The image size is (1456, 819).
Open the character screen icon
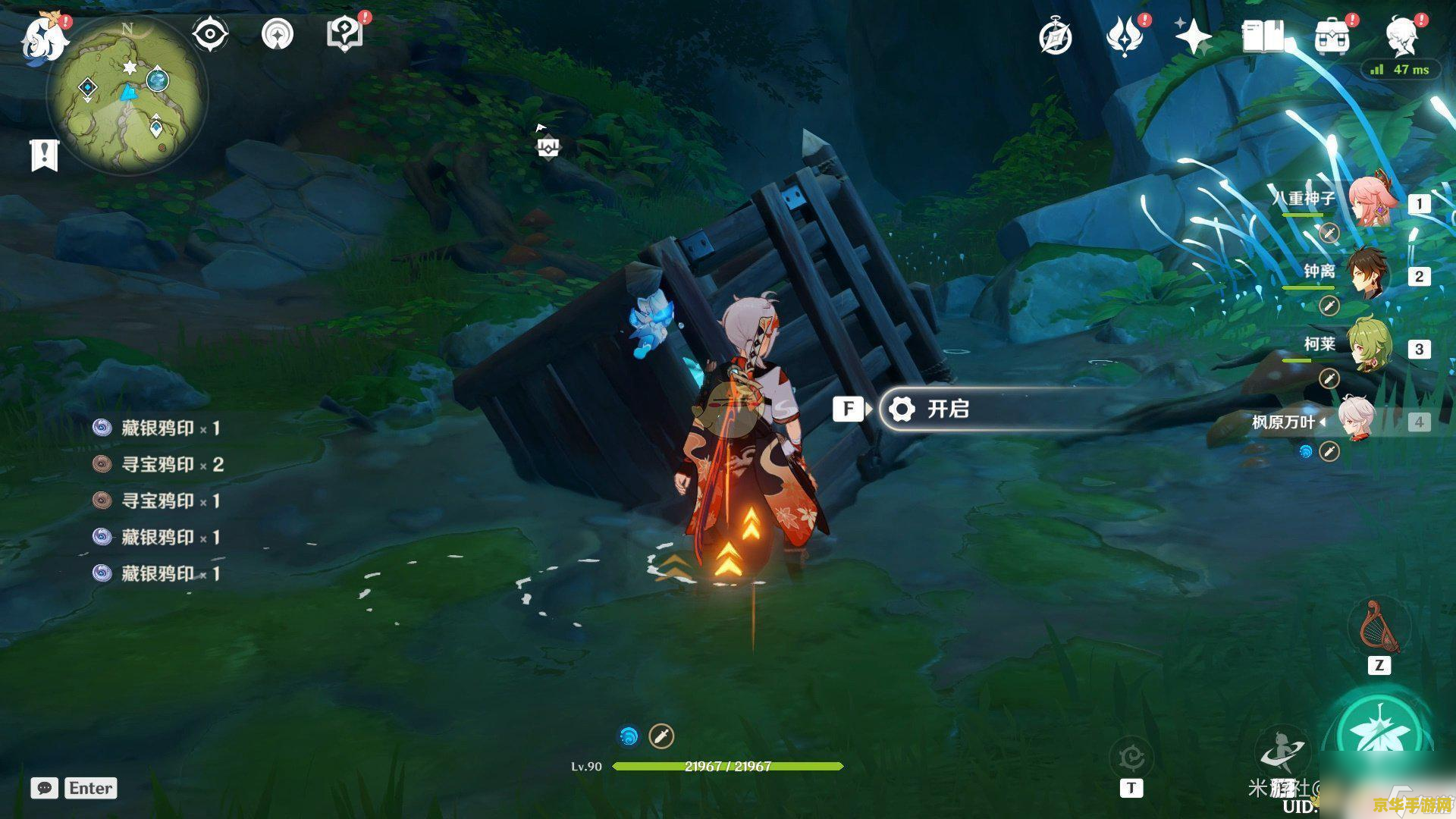click(x=1401, y=37)
